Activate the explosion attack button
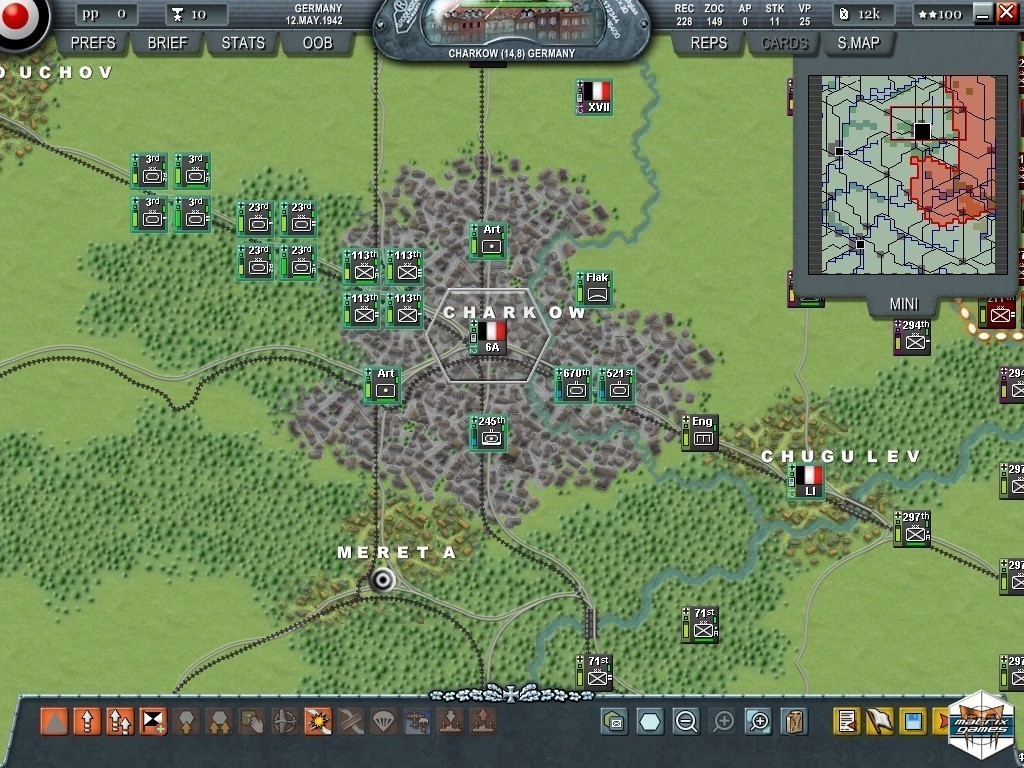Viewport: 1024px width, 768px height. (318, 721)
